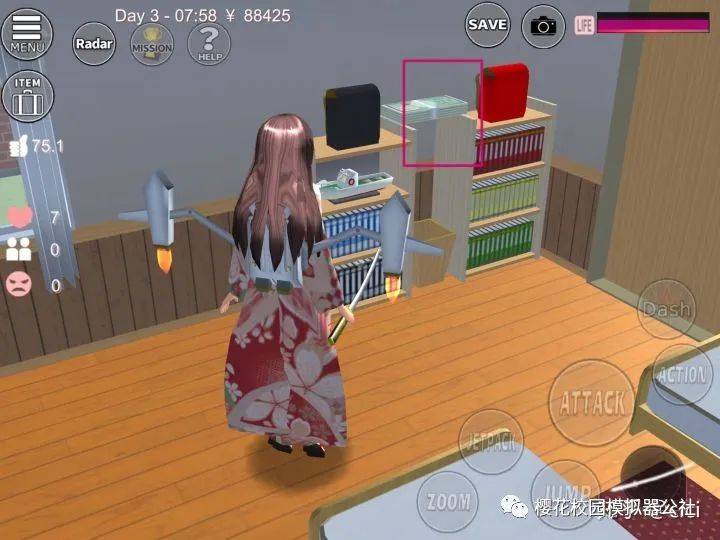Tap the ATTACK button
720x540 pixels.
[592, 402]
